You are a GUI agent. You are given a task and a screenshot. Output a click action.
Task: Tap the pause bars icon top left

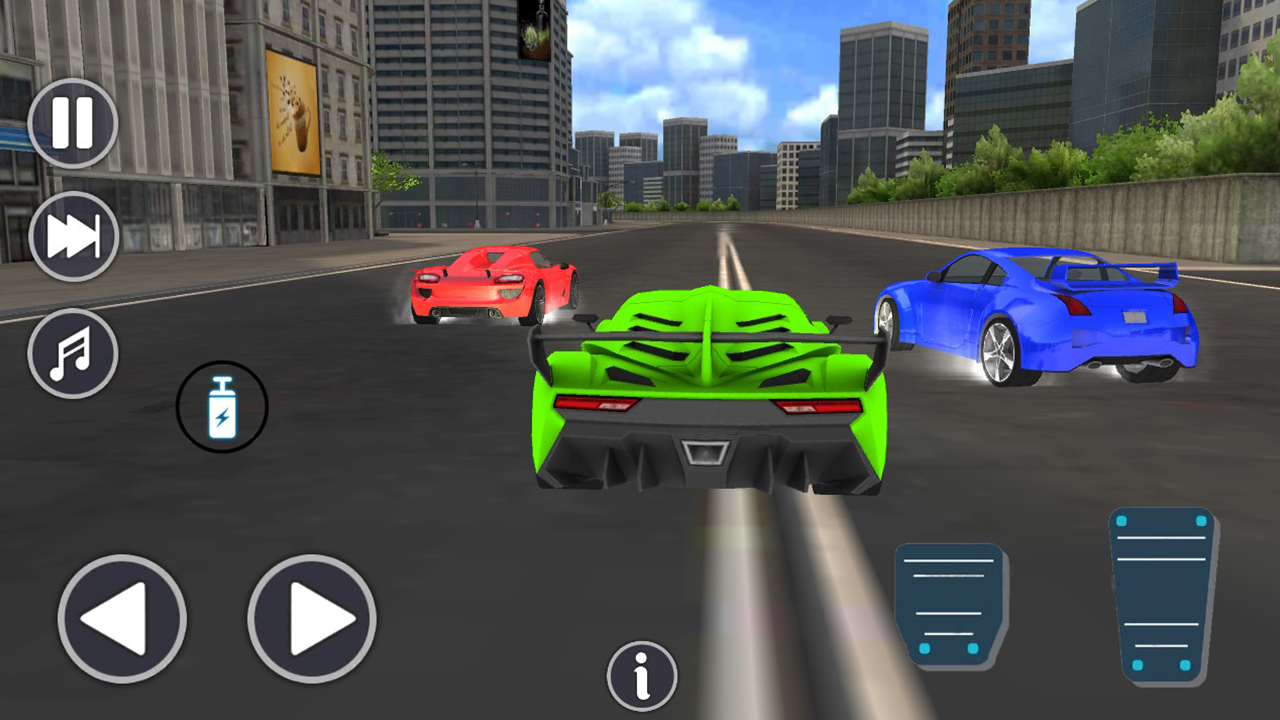pyautogui.click(x=73, y=122)
